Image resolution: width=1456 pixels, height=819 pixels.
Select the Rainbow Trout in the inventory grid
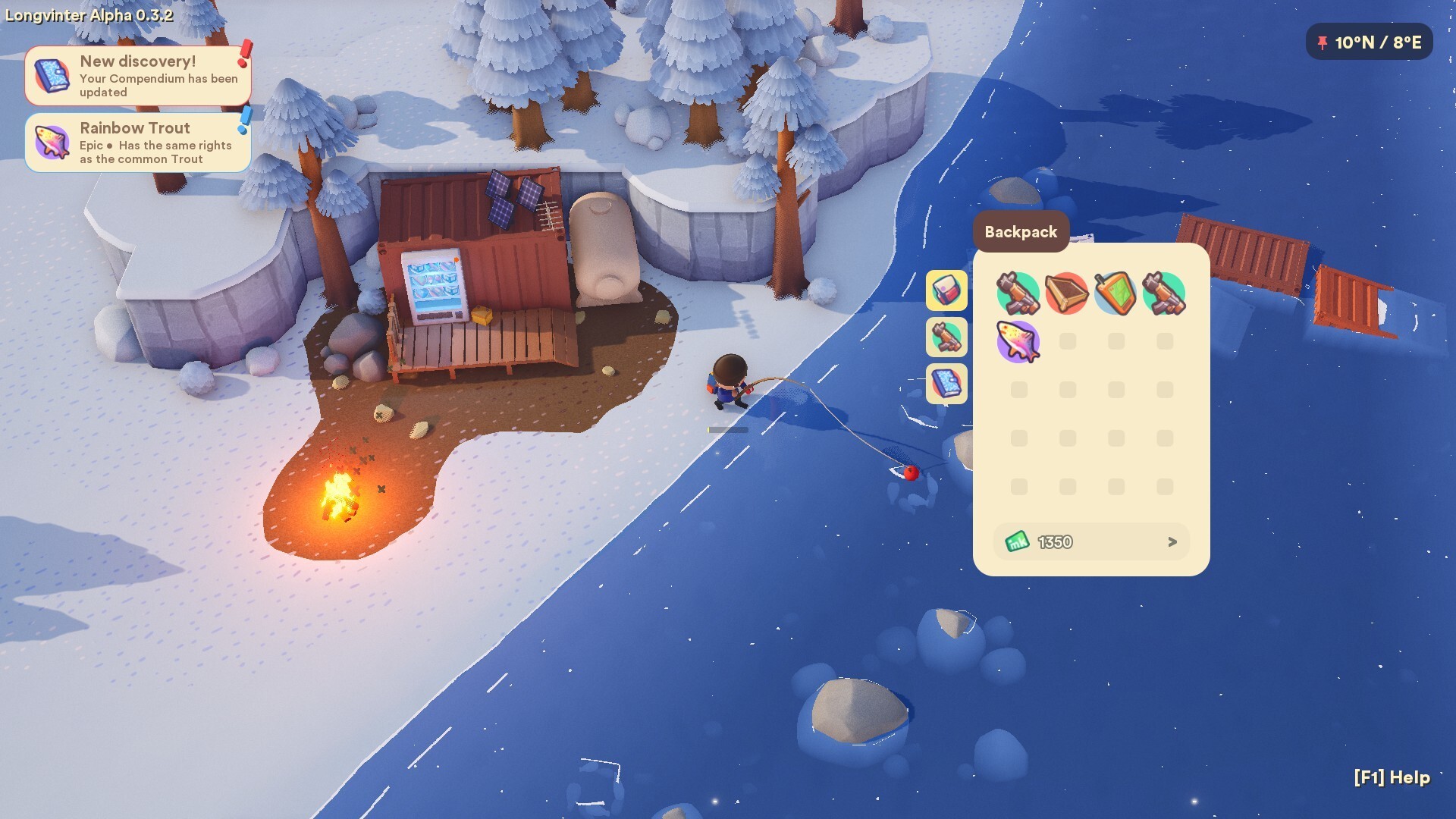[1019, 341]
